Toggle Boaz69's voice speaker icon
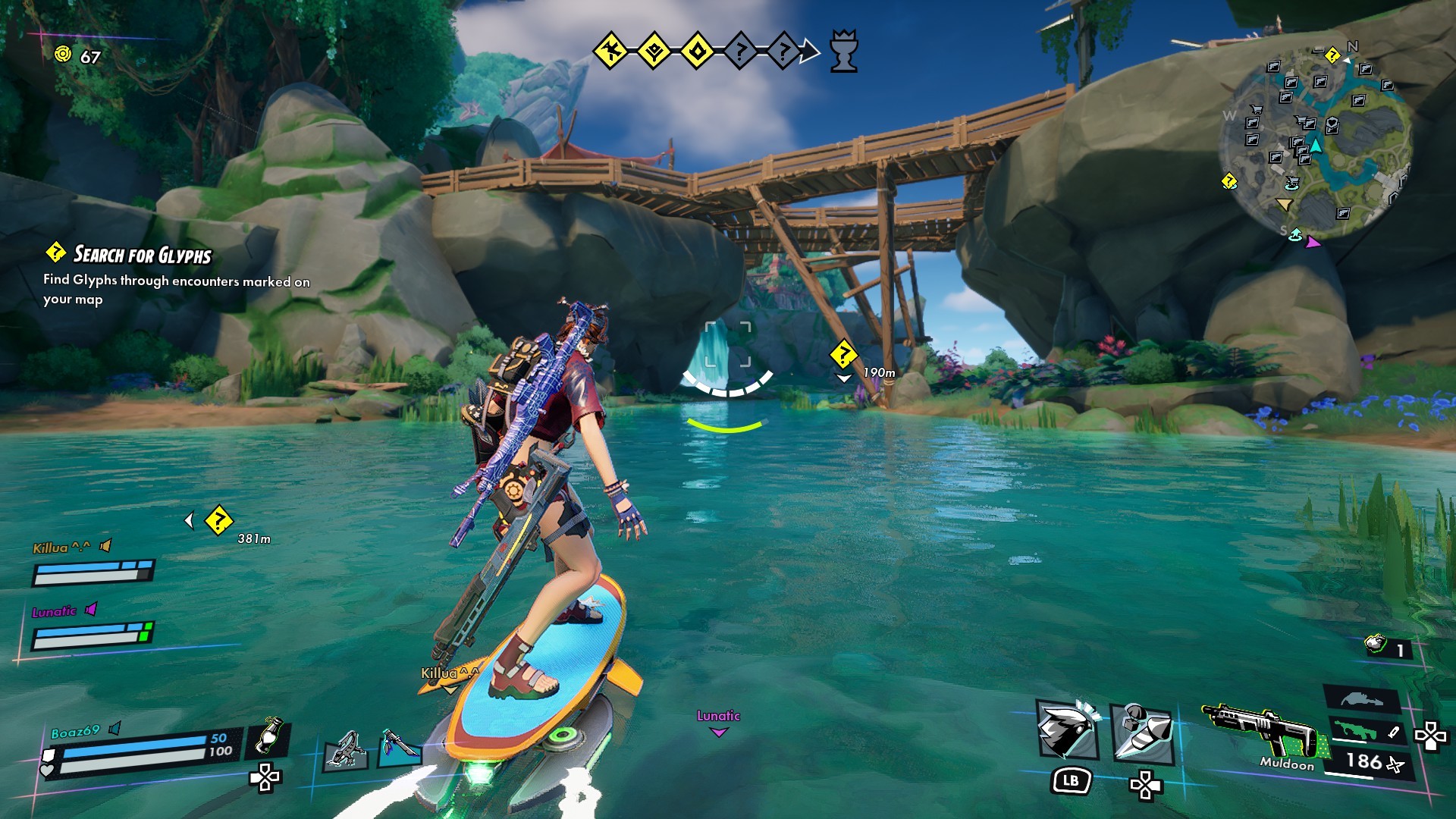This screenshot has width=1456, height=819. click(x=115, y=728)
